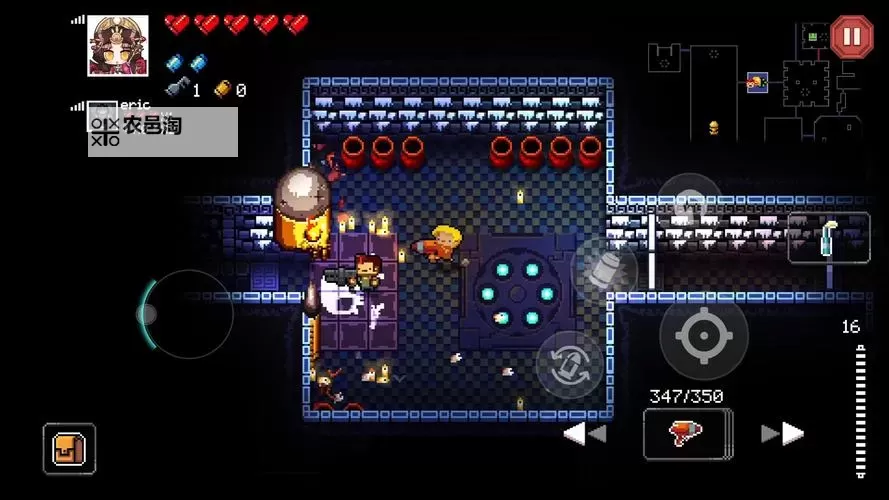The image size is (889, 500).
Task: Activate the item in the active item slot
Action: point(828,238)
